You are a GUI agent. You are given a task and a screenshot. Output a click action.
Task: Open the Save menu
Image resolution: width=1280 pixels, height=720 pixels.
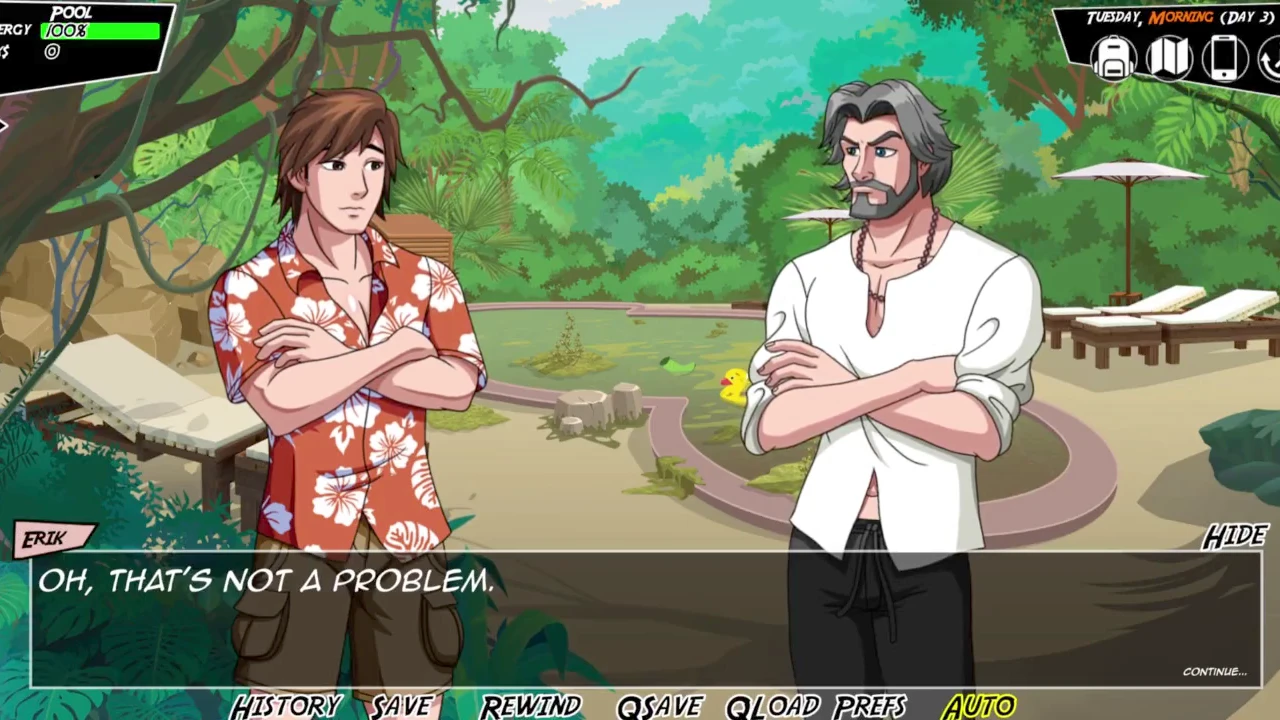[402, 706]
